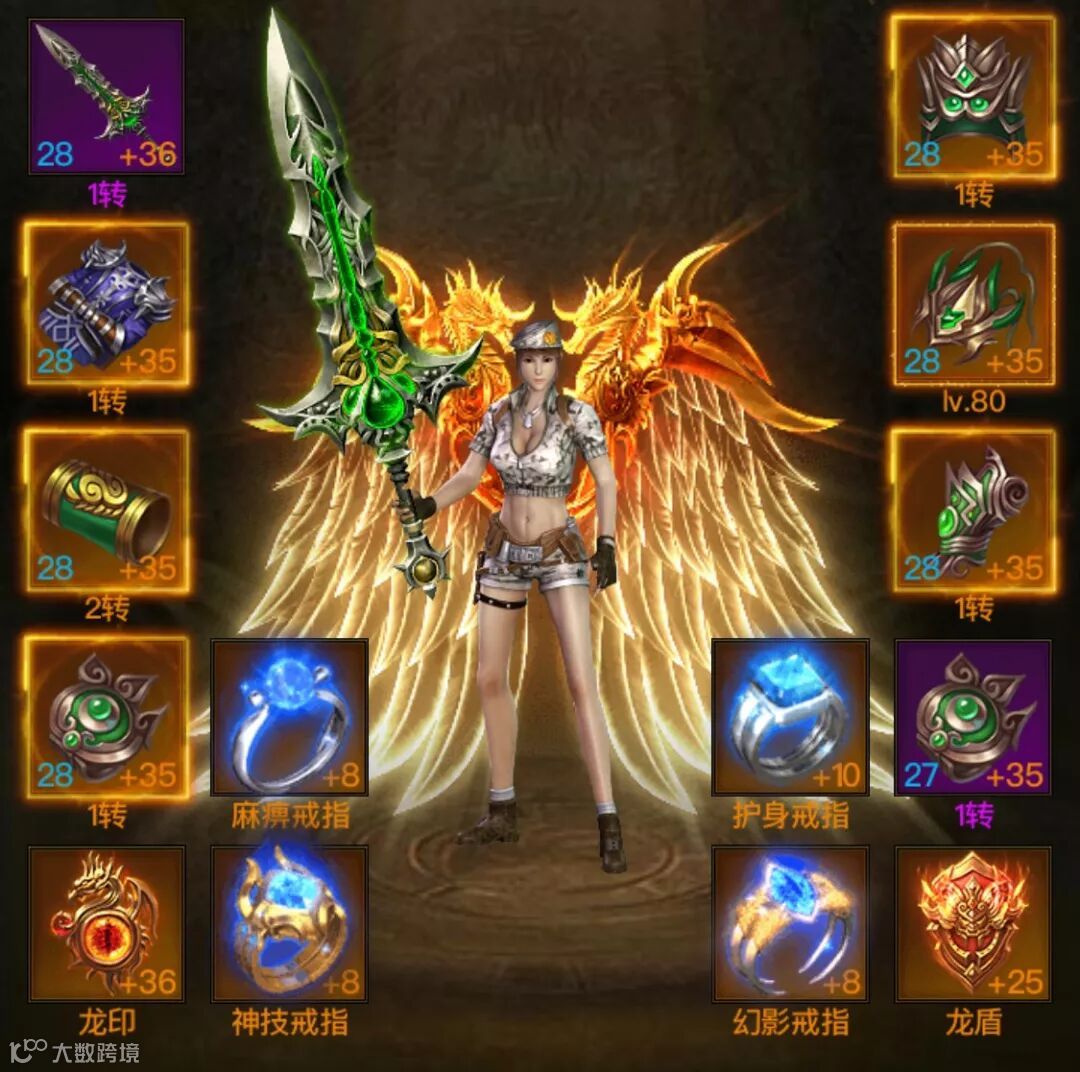Choose the 幻影戒指 ring slot
The height and width of the screenshot is (1072, 1080).
tap(790, 924)
